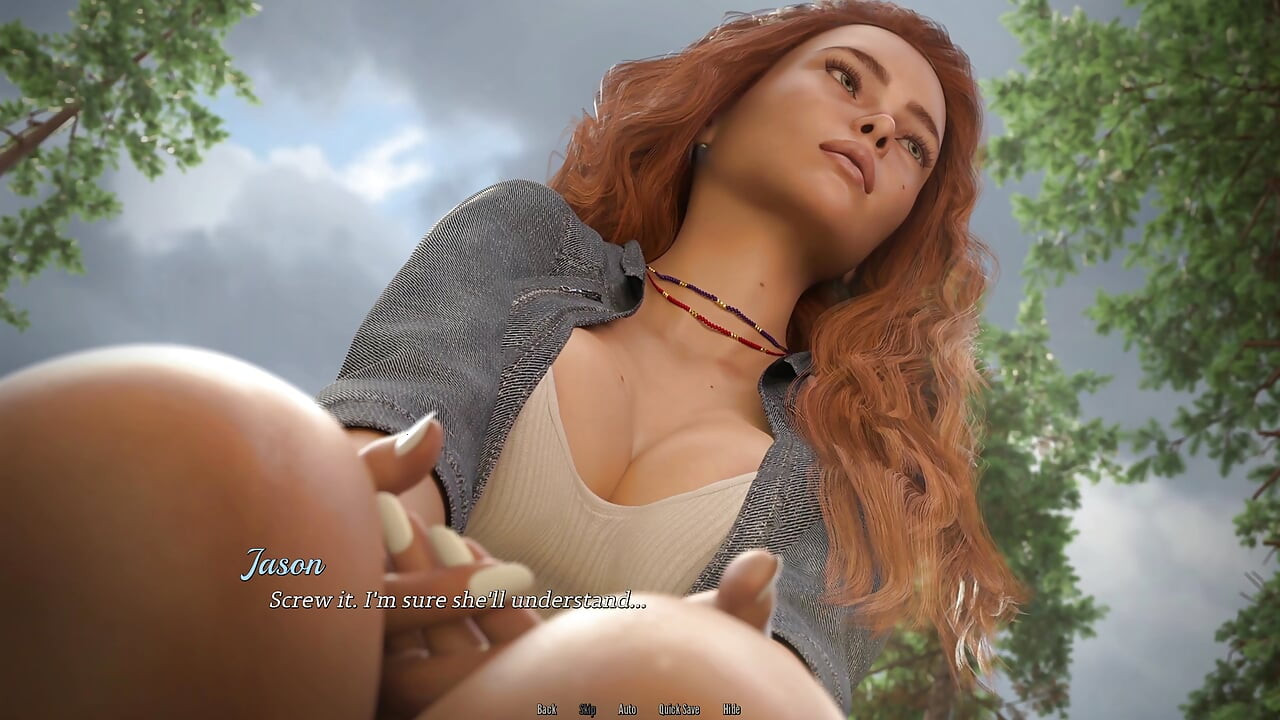
Task: Advance past the line starting with 'Screw it'
Action: click(x=457, y=600)
